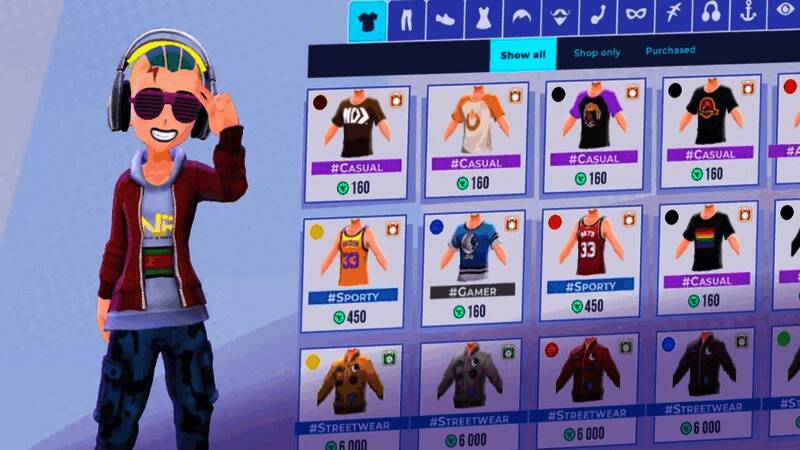This screenshot has height=450, width=800.
Task: Open the beard and mustache category tab
Action: (558, 17)
